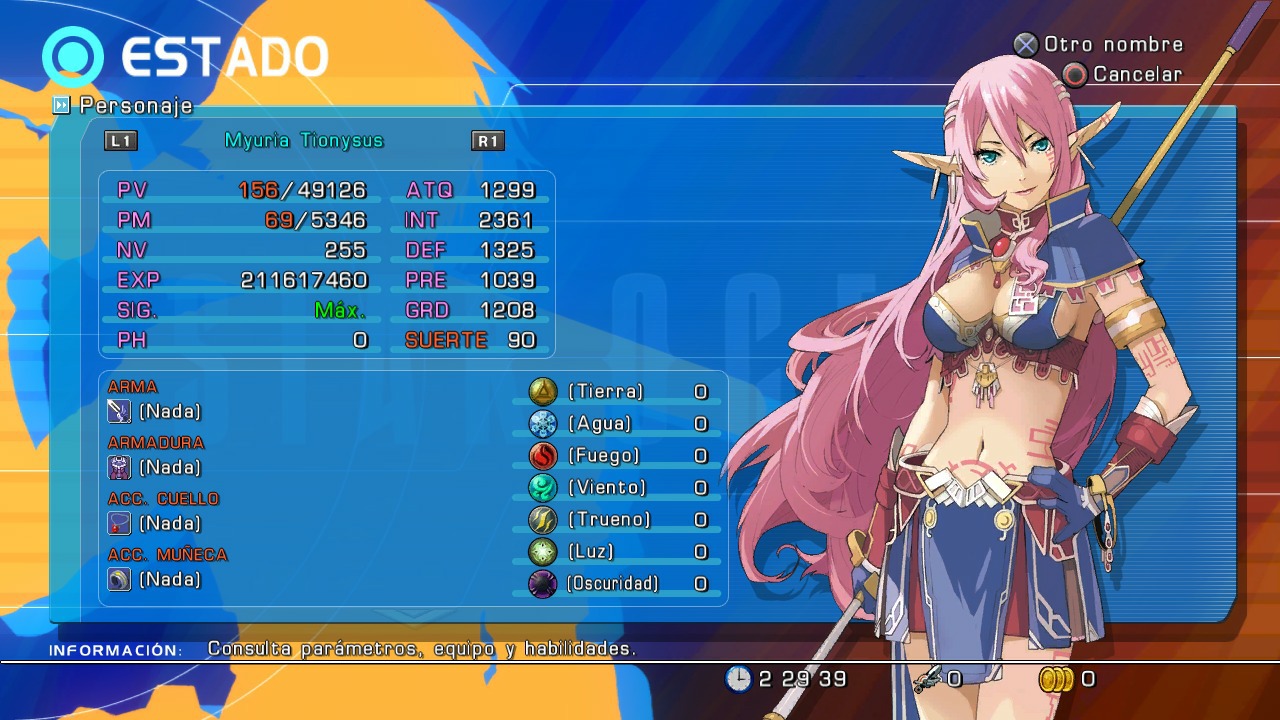Click the Viento wind element icon
The width and height of the screenshot is (1280, 720).
point(541,488)
